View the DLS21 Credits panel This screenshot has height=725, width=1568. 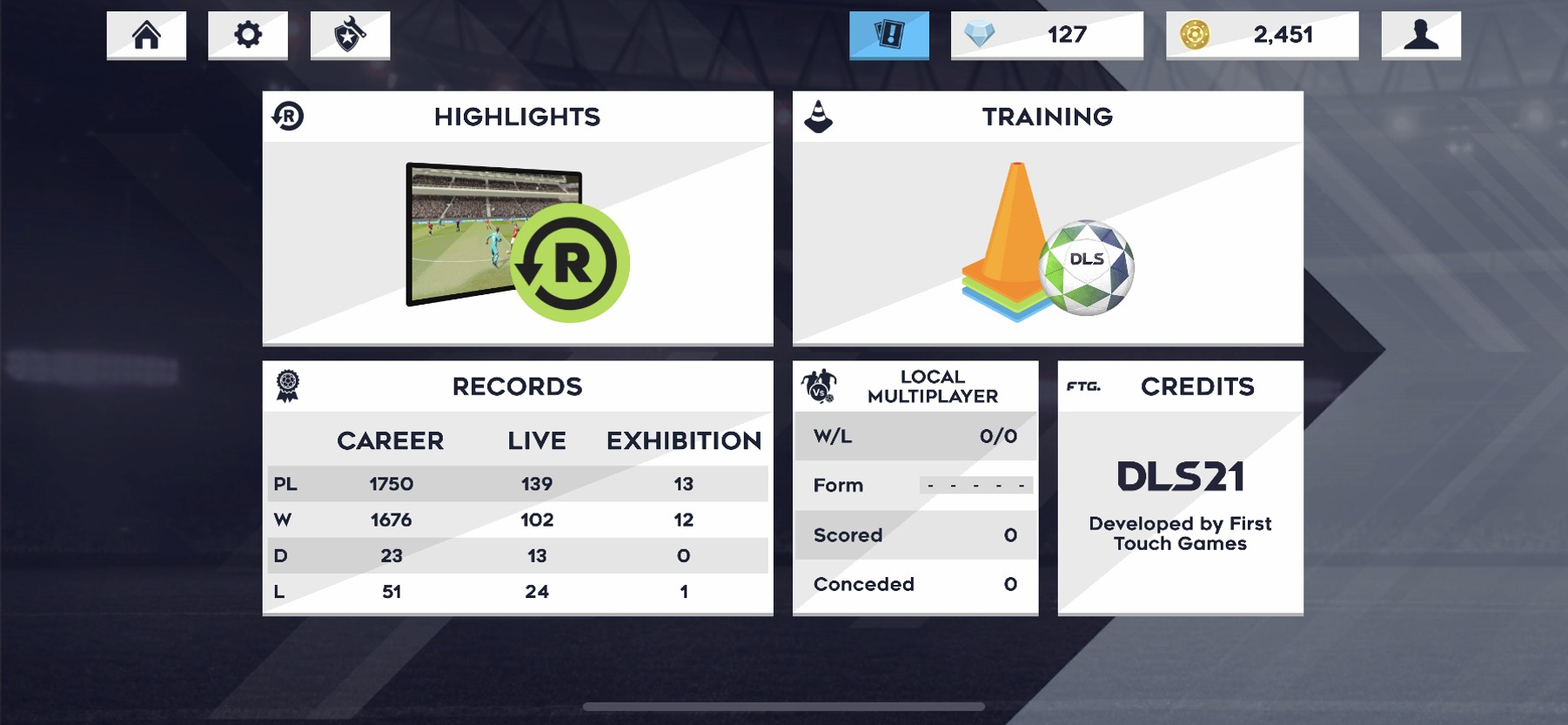1180,487
